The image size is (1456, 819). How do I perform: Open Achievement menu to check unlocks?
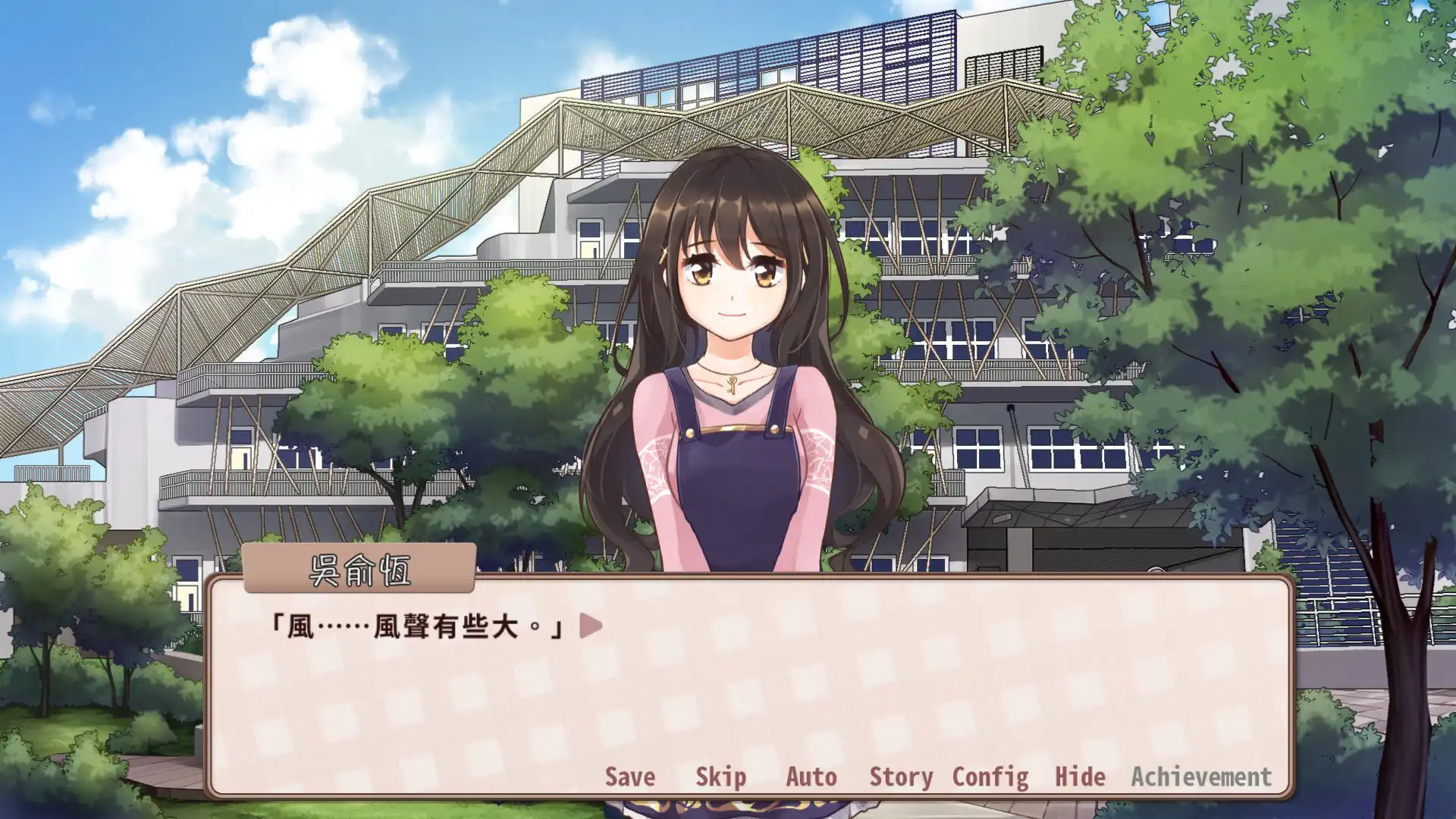(x=1201, y=777)
